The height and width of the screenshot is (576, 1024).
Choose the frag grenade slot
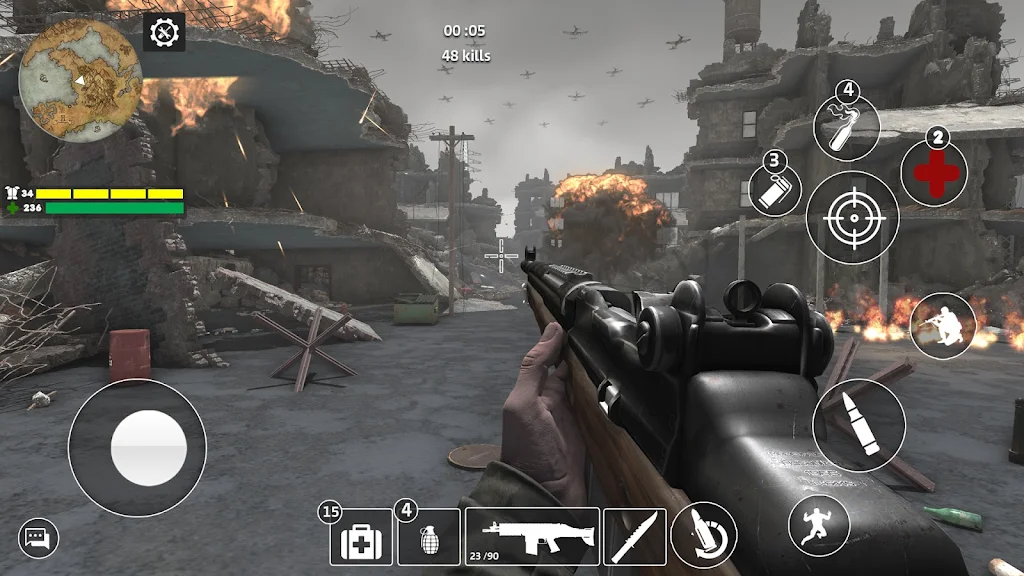(x=429, y=537)
